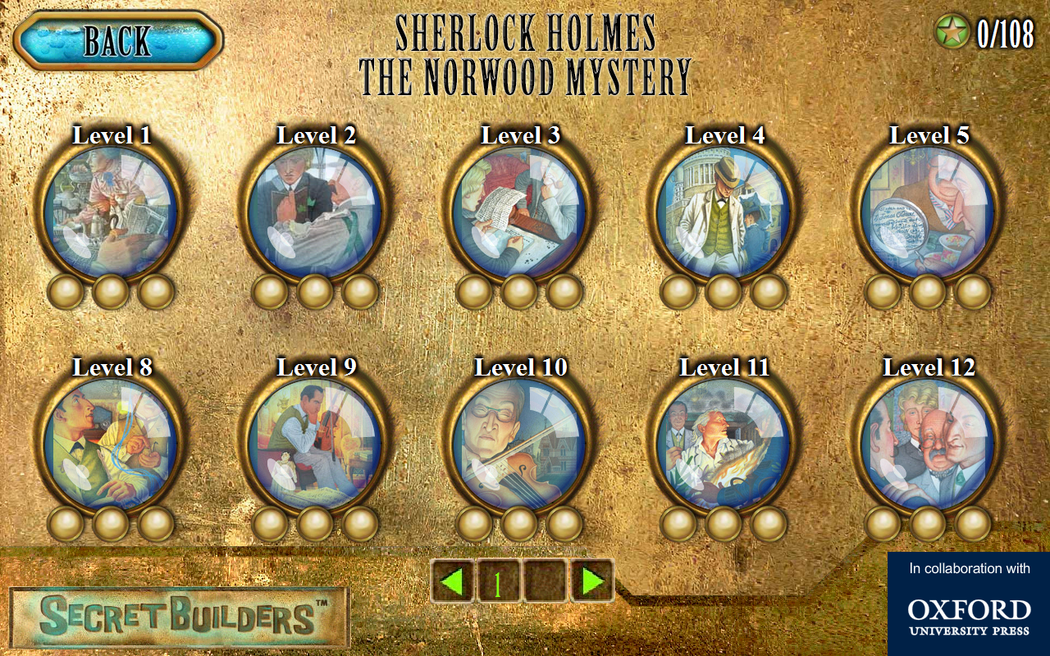Image resolution: width=1050 pixels, height=656 pixels.
Task: Open the Oxford University Press banner
Action: click(968, 604)
